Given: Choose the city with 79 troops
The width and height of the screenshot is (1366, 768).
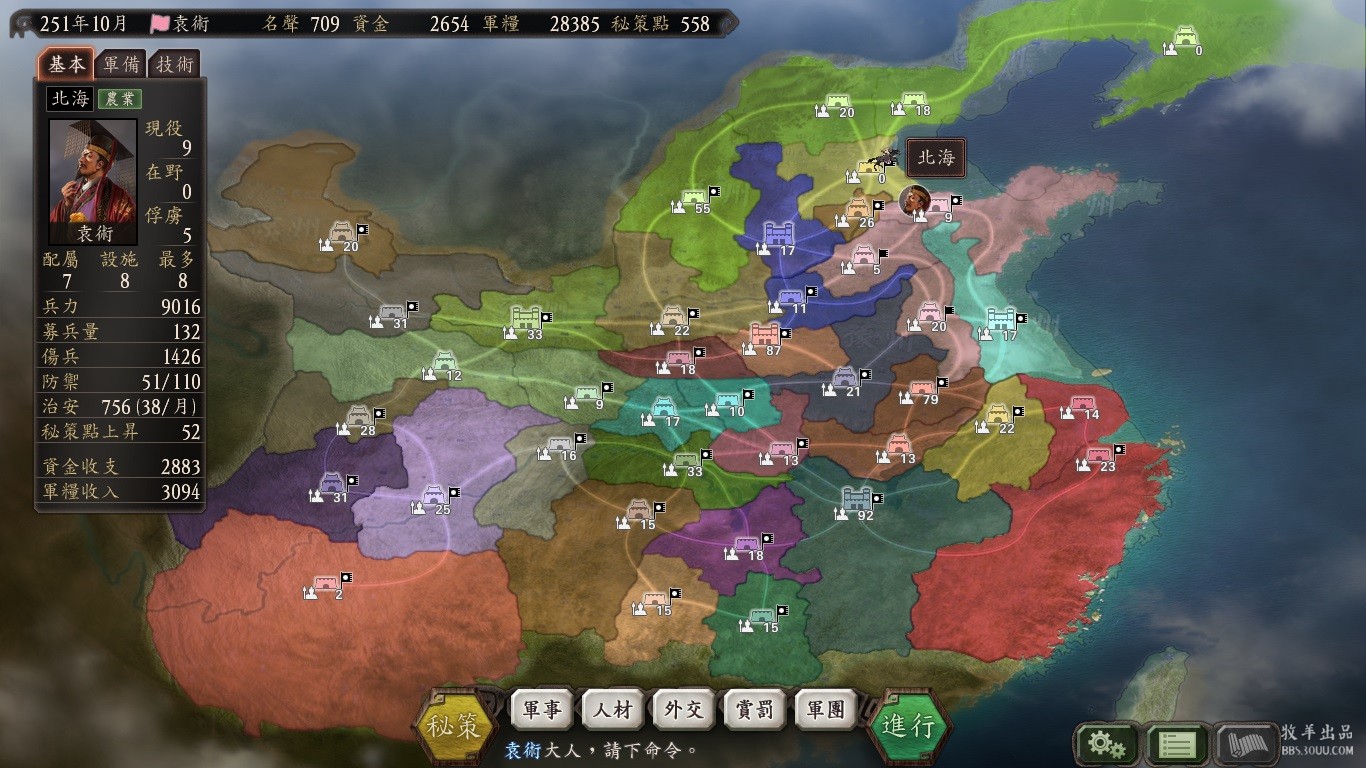Looking at the screenshot, I should point(921,388).
